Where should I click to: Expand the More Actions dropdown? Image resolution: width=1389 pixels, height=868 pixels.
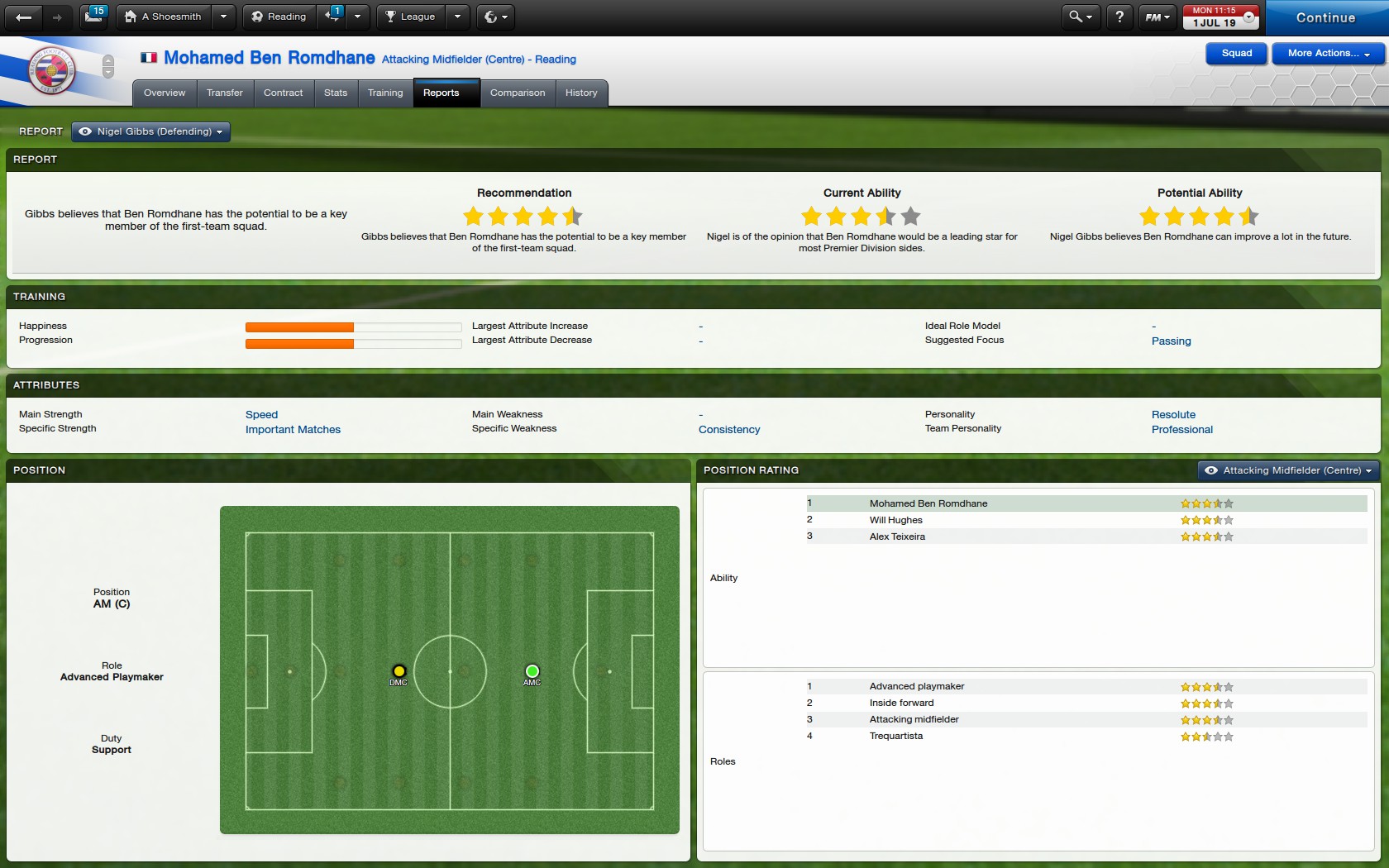1328,53
